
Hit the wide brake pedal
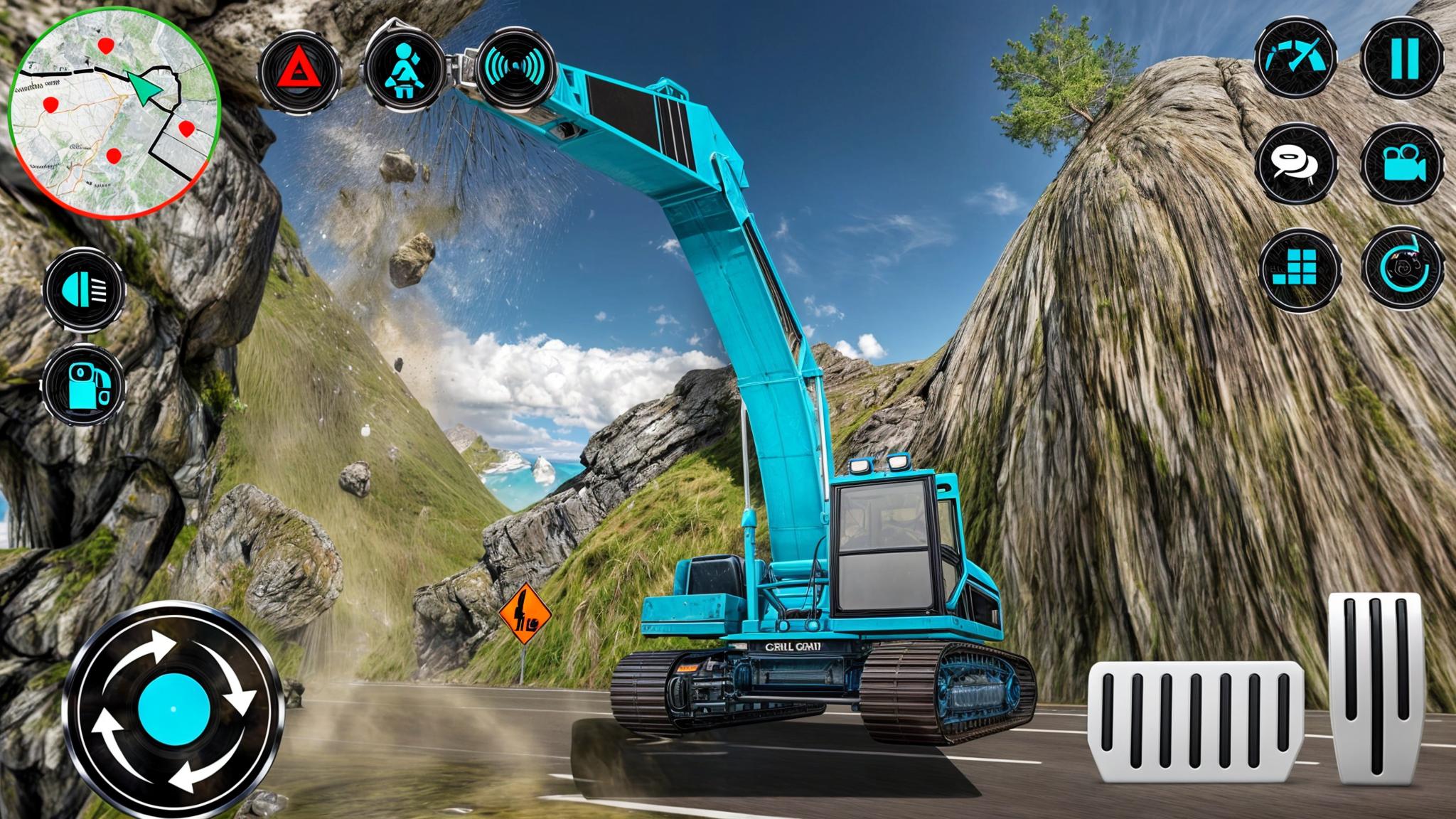pos(1196,721)
